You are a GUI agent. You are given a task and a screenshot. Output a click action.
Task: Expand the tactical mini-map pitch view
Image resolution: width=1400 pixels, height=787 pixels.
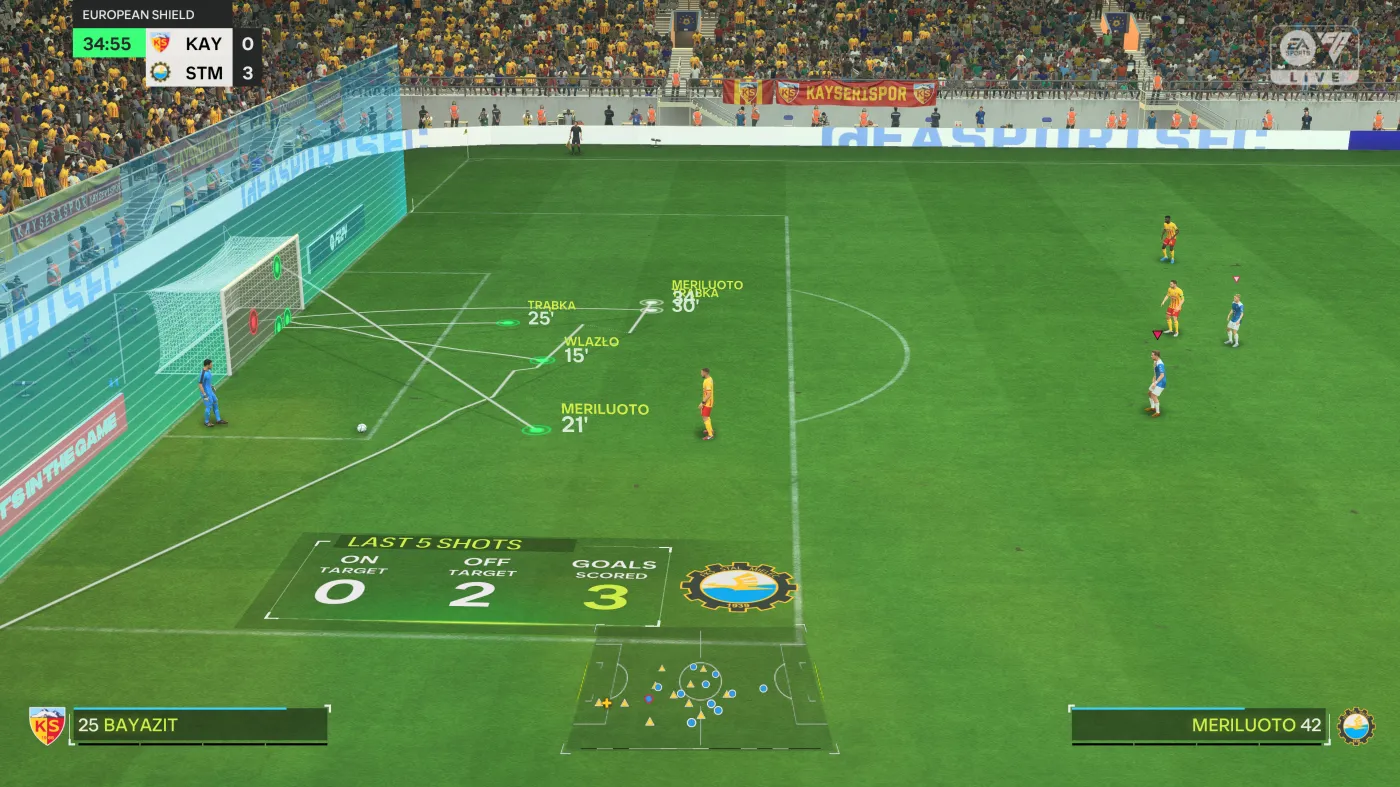tap(700, 690)
